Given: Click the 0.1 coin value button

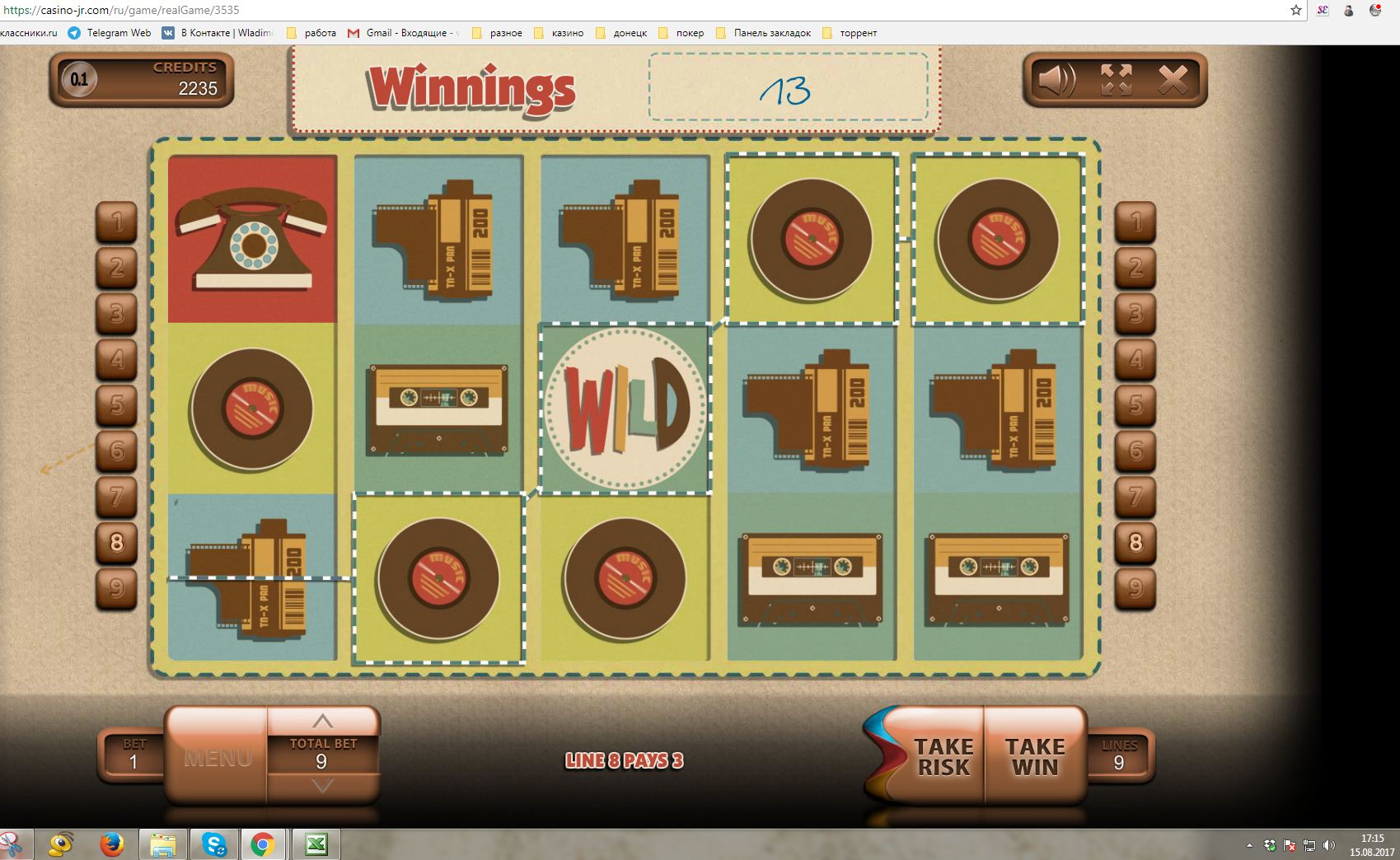Looking at the screenshot, I should click(x=79, y=80).
